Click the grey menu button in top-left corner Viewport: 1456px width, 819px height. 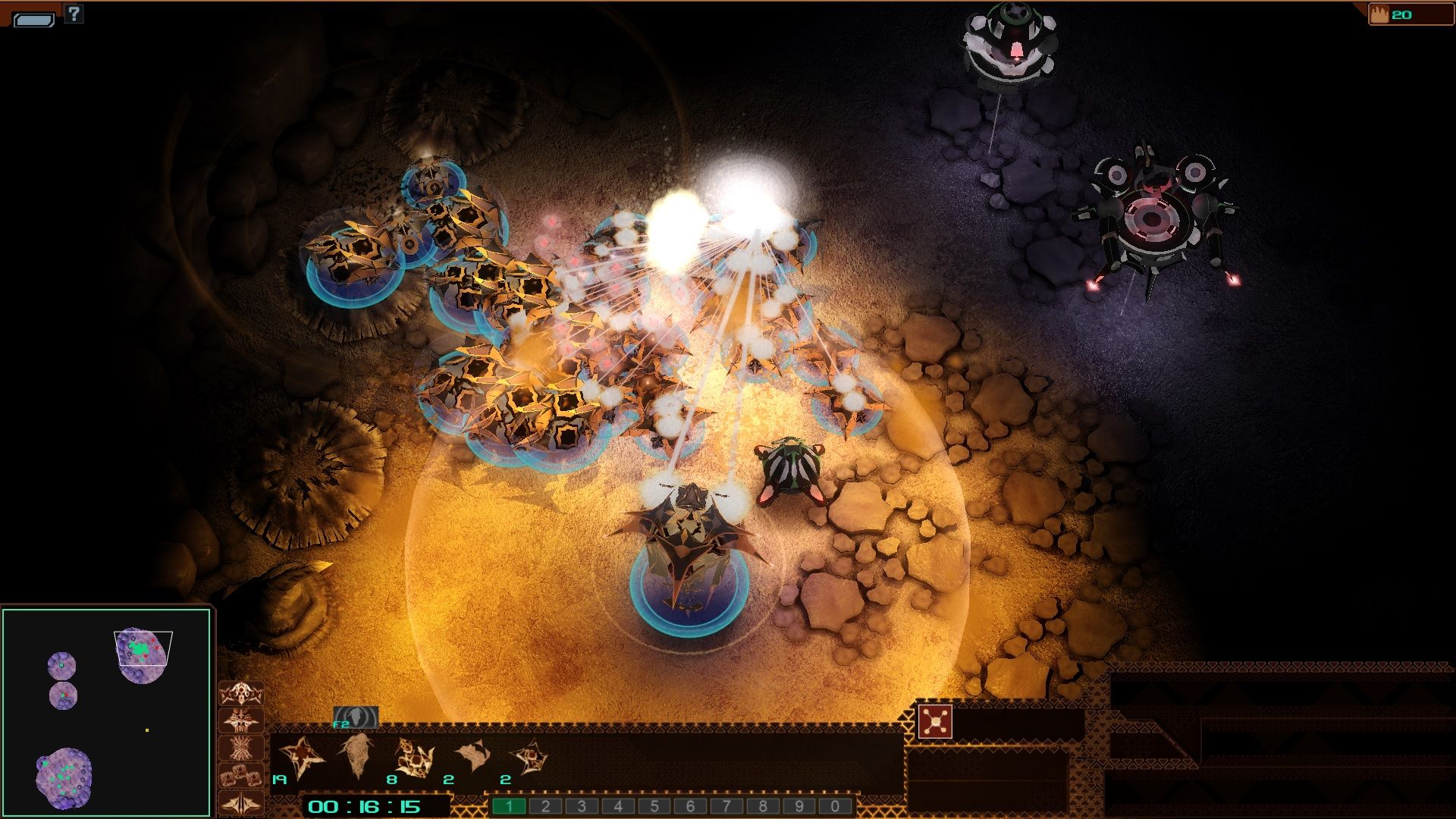tap(33, 20)
